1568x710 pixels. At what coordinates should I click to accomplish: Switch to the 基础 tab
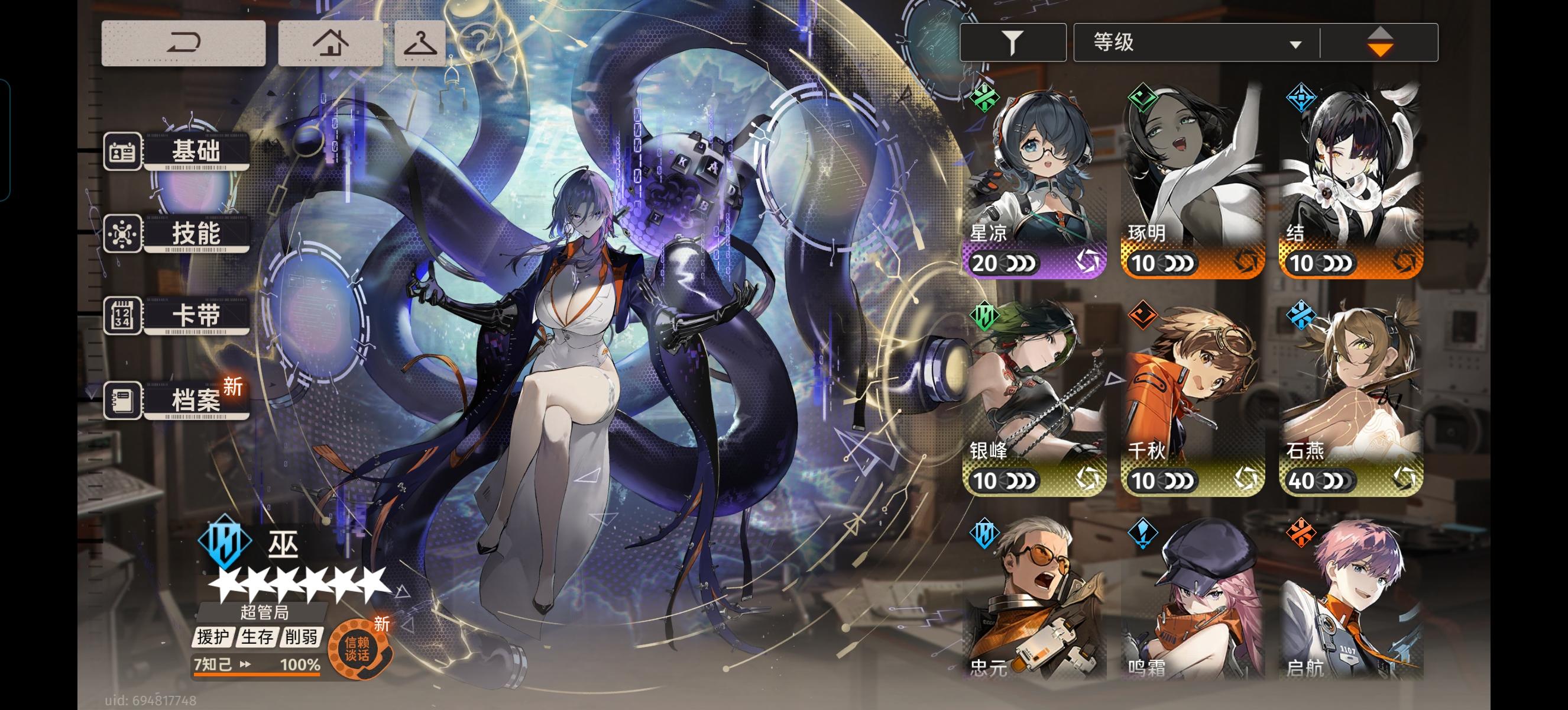coord(193,151)
